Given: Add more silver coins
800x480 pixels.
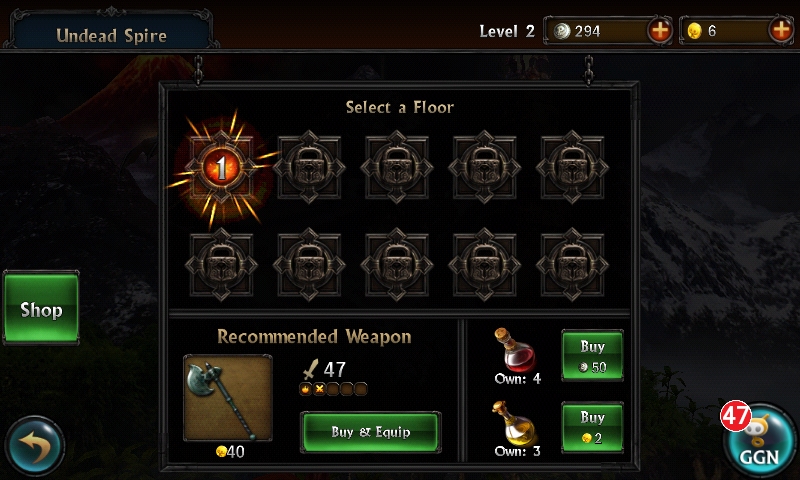Looking at the screenshot, I should coord(660,31).
